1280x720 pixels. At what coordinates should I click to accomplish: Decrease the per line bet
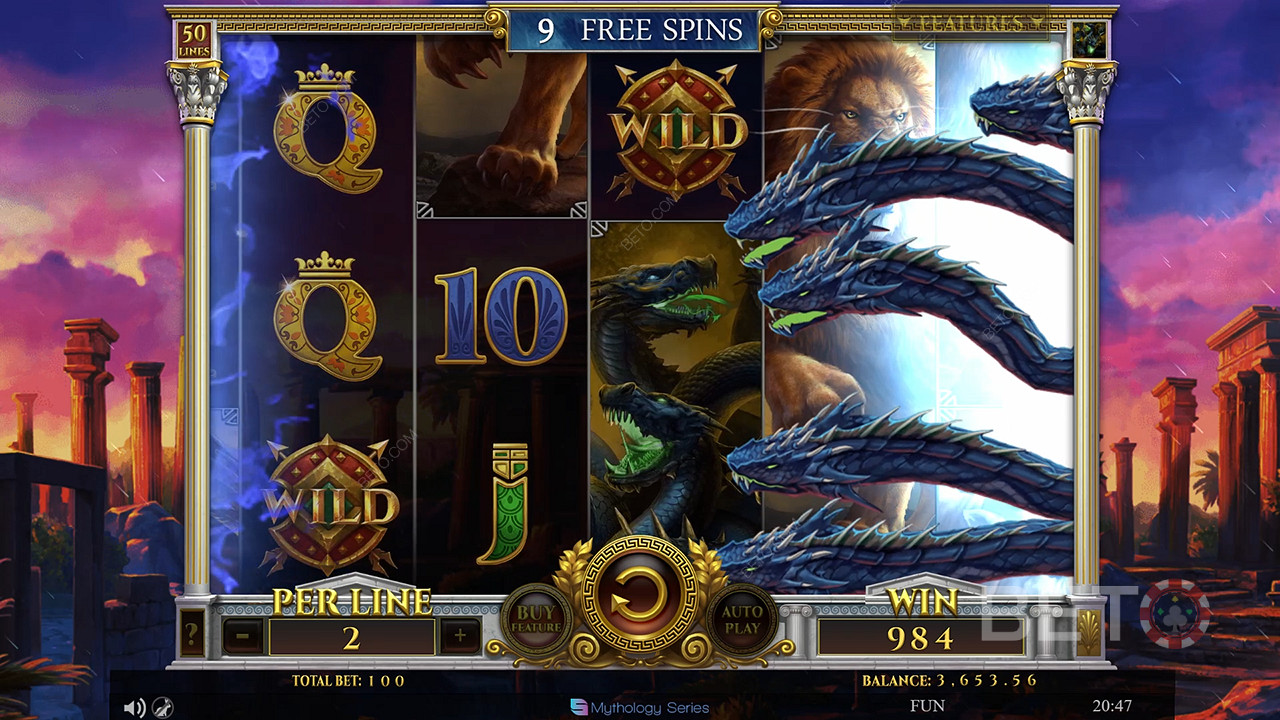click(245, 636)
